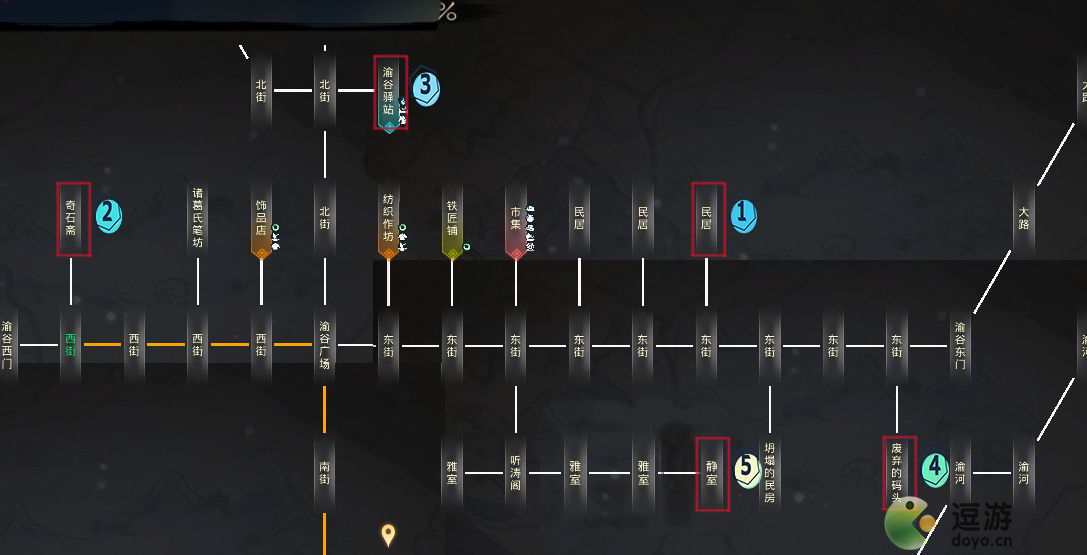Image resolution: width=1087 pixels, height=555 pixels.
Task: Select the 坍塌的民房 node
Action: [x=769, y=473]
